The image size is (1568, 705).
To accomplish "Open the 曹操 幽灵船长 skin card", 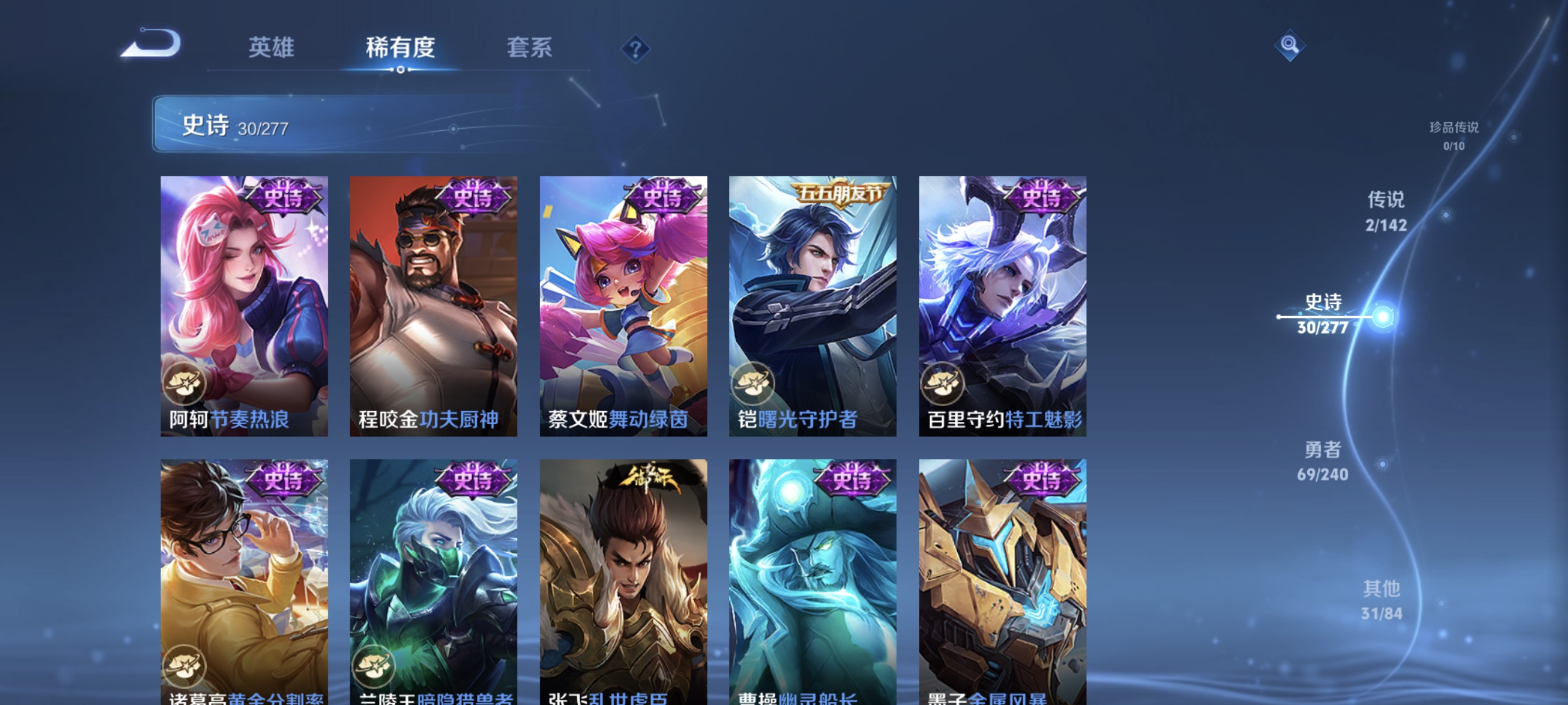I will pyautogui.click(x=812, y=578).
